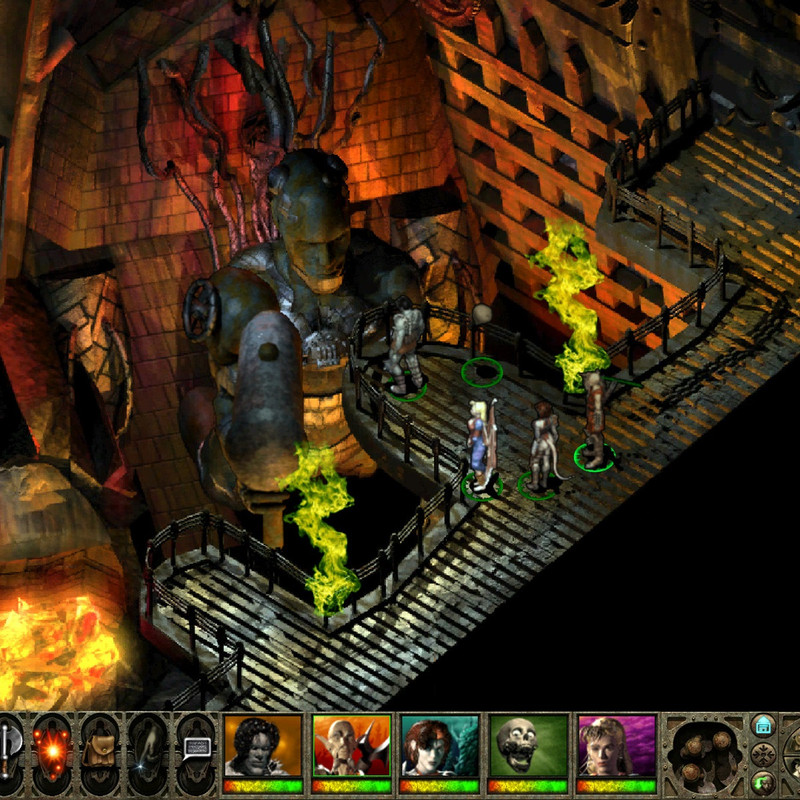800x800 pixels.
Task: Click the dark cog-shaped round button
Action: (x=765, y=752)
